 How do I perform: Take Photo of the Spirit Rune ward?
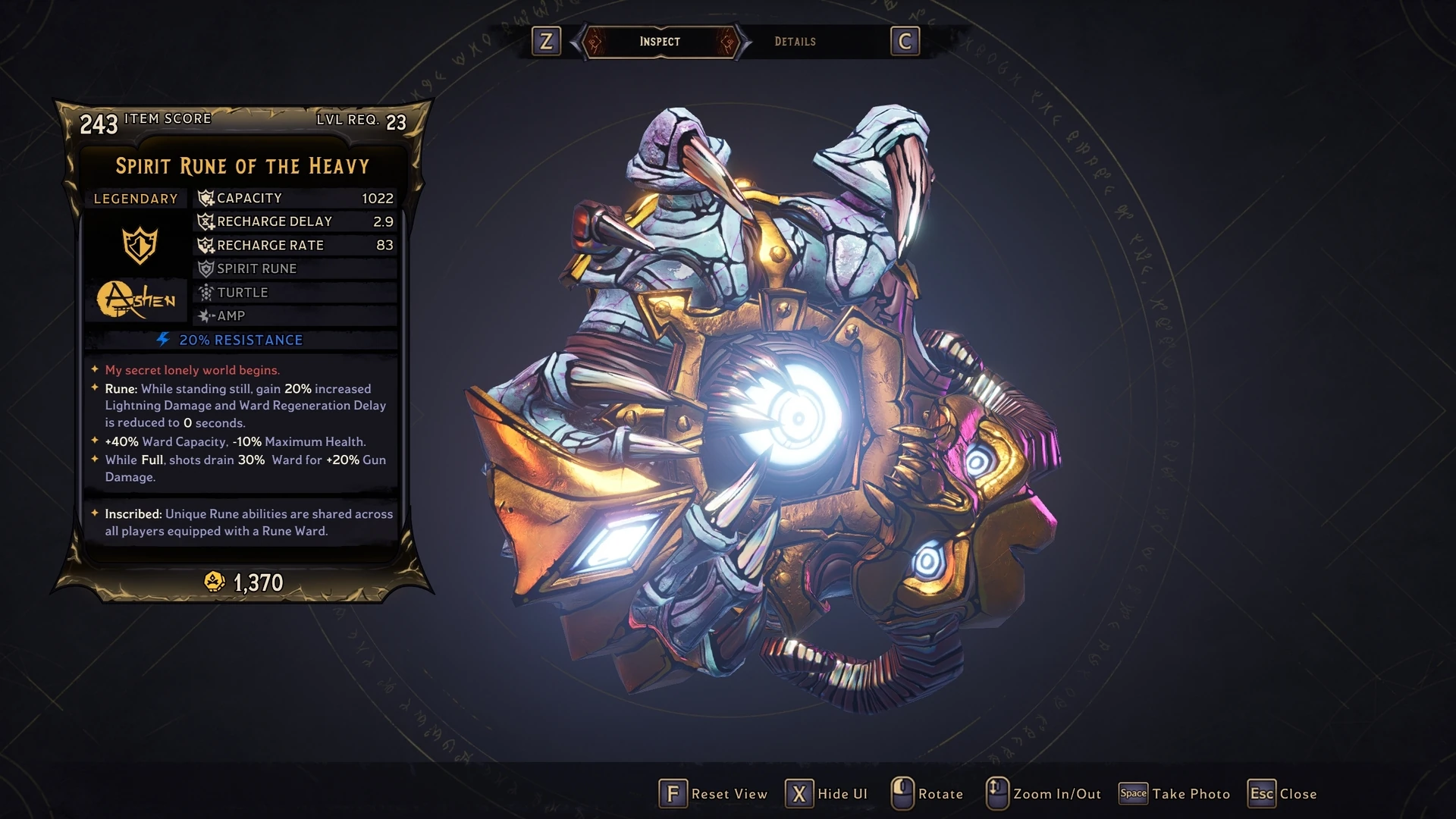(x=1175, y=794)
